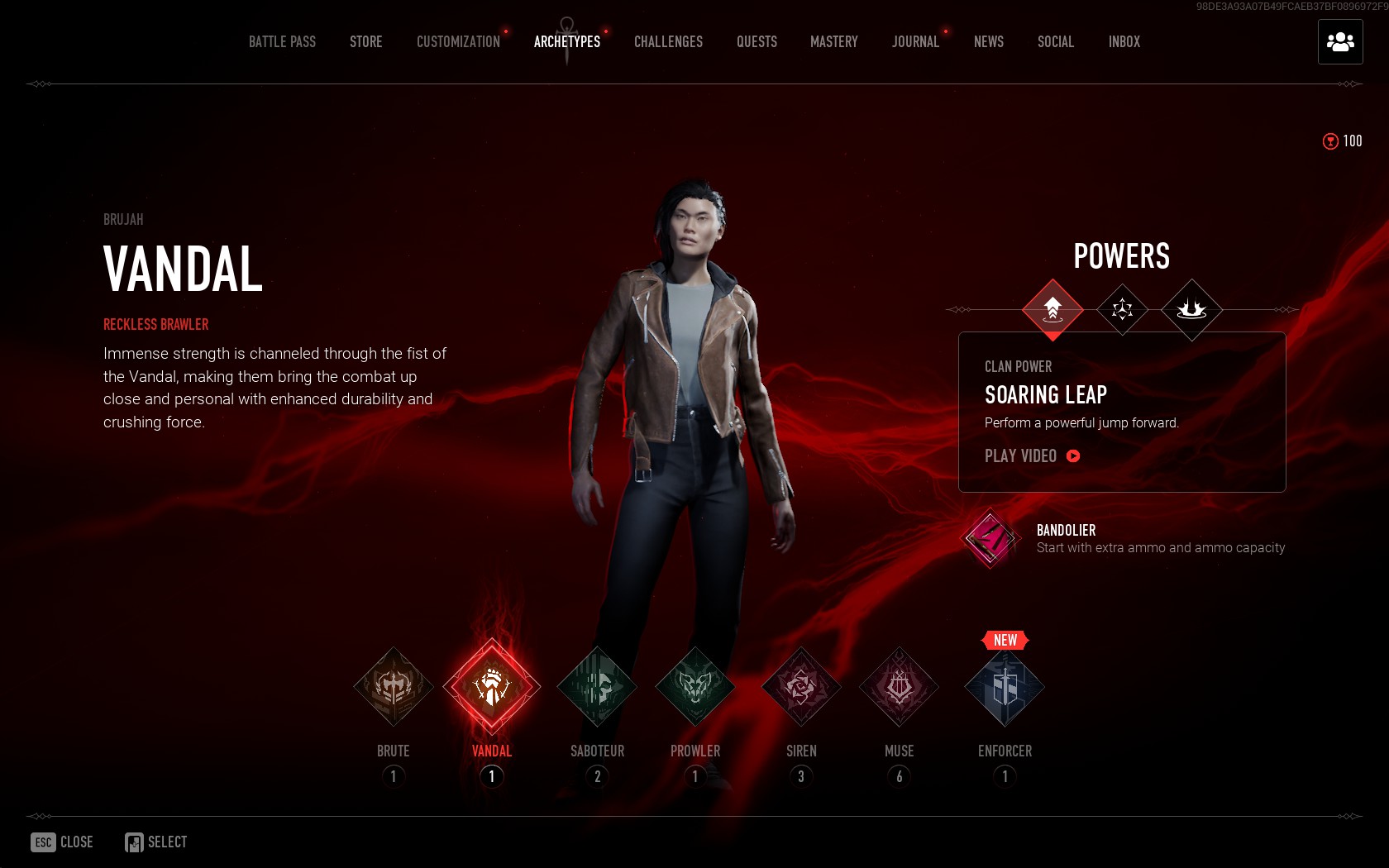Viewport: 1389px width, 868px height.
Task: Click the Close button
Action: click(63, 842)
